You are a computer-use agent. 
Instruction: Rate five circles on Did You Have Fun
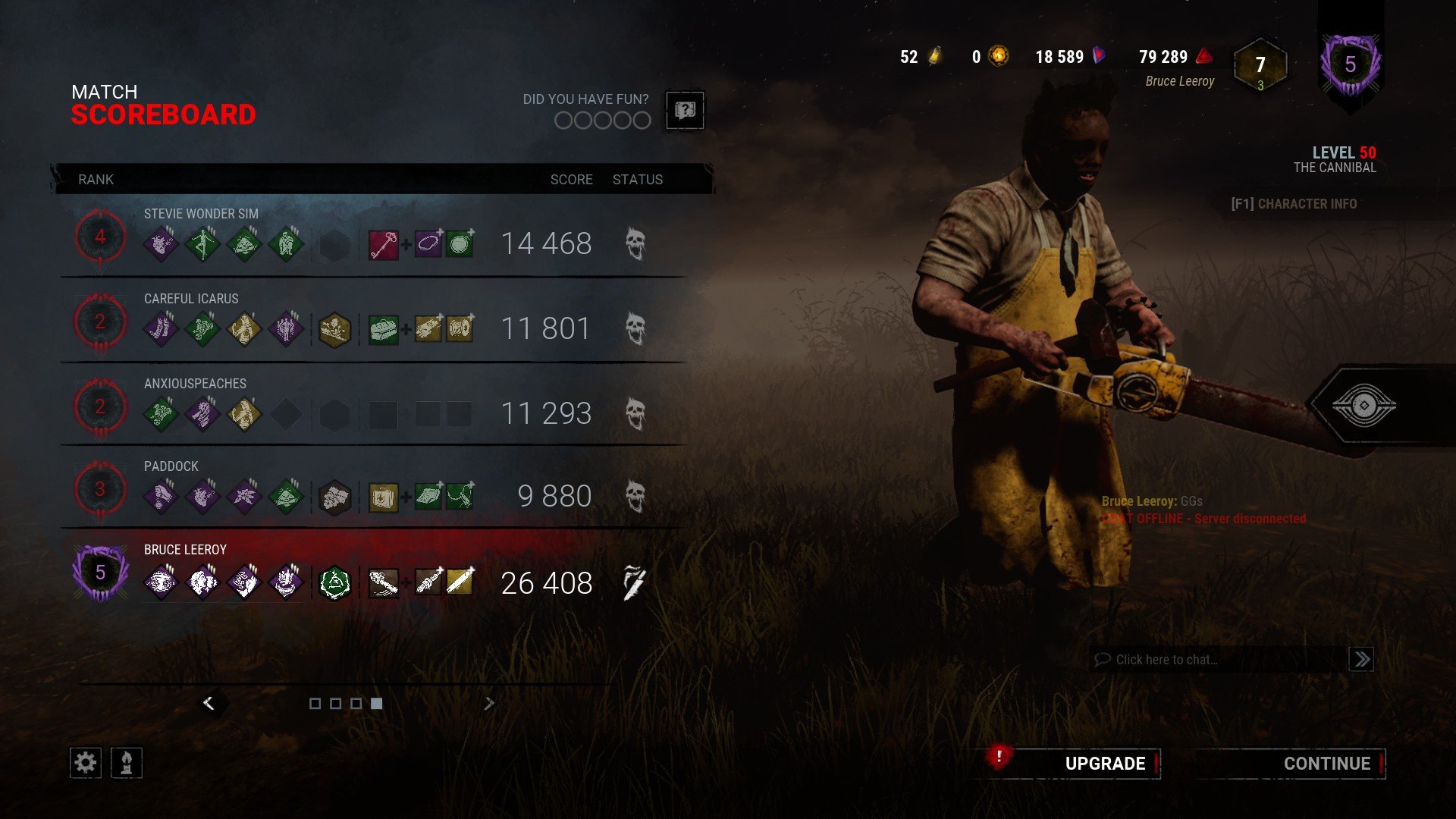point(642,120)
